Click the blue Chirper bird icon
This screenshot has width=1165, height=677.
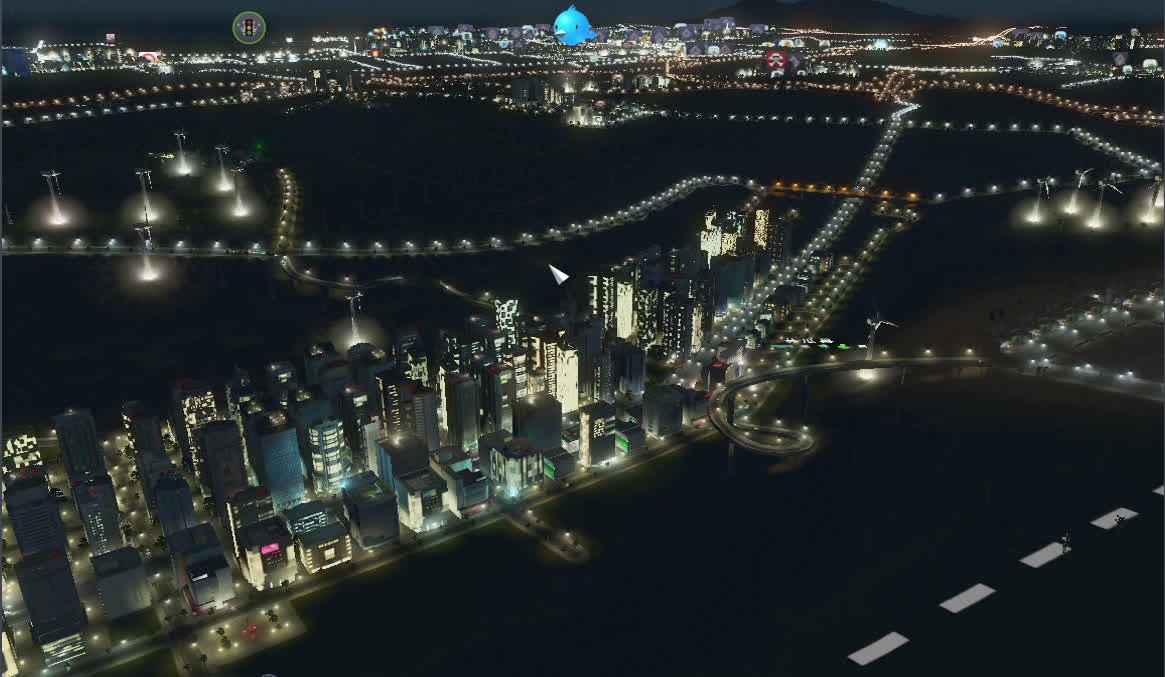[x=574, y=25]
